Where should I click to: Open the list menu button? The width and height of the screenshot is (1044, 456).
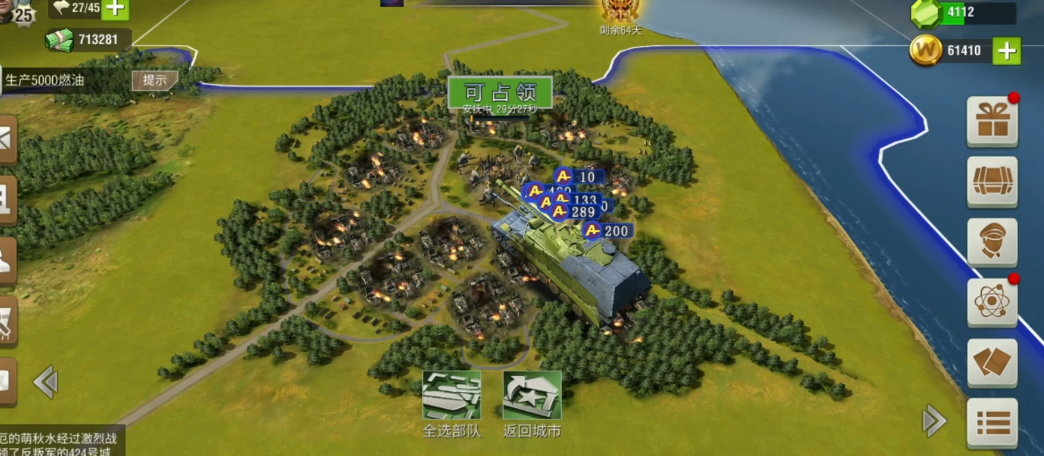click(x=992, y=422)
